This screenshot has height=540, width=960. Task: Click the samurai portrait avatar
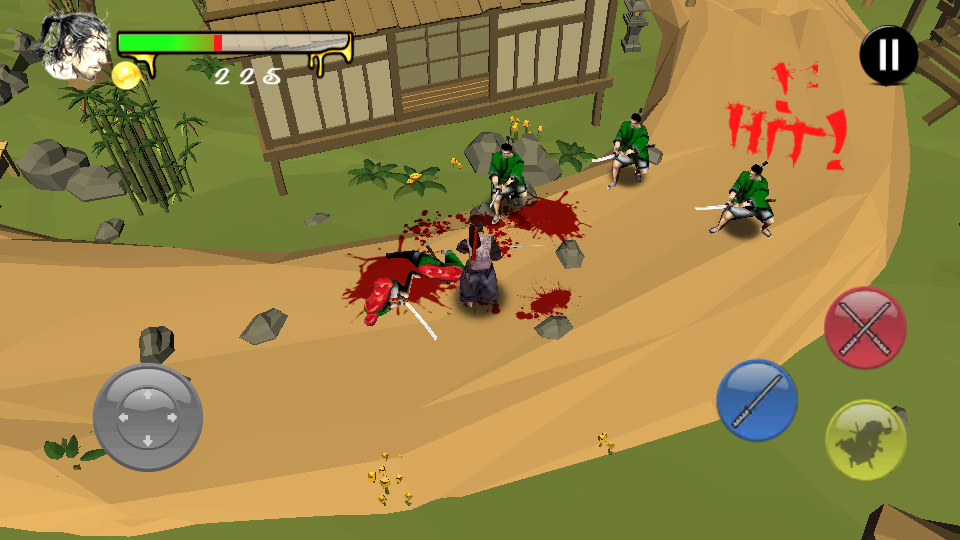(76, 47)
